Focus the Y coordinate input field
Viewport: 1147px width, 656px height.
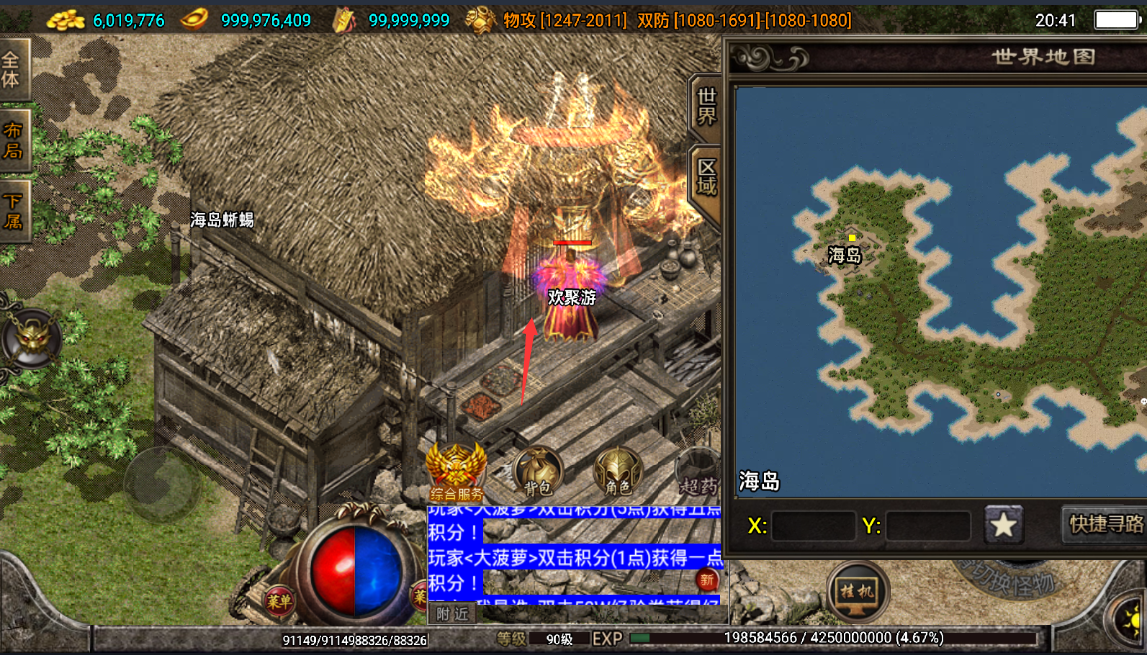[x=927, y=526]
